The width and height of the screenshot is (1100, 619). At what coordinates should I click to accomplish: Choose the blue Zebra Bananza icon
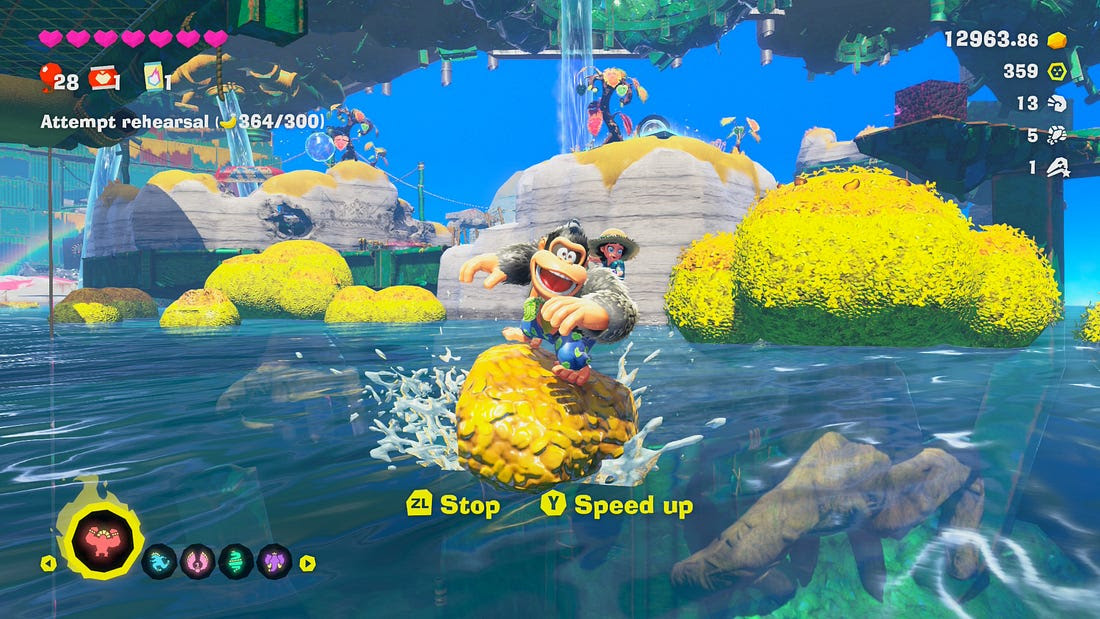click(159, 562)
